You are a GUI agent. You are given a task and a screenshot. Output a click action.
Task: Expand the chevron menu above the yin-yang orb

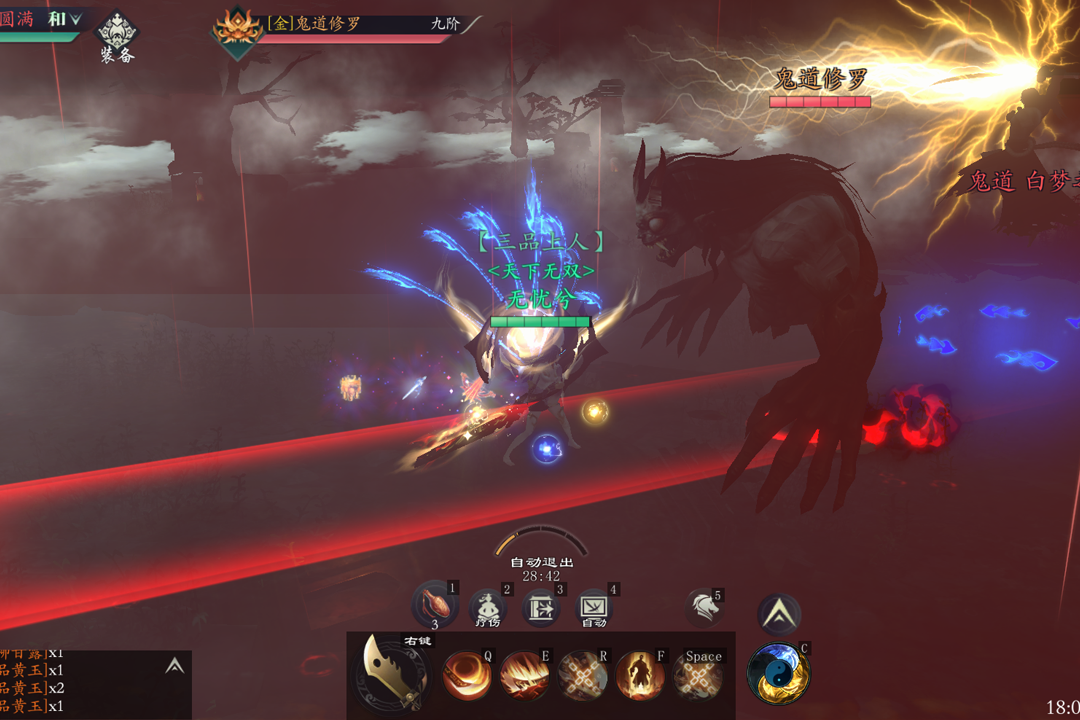tap(779, 614)
